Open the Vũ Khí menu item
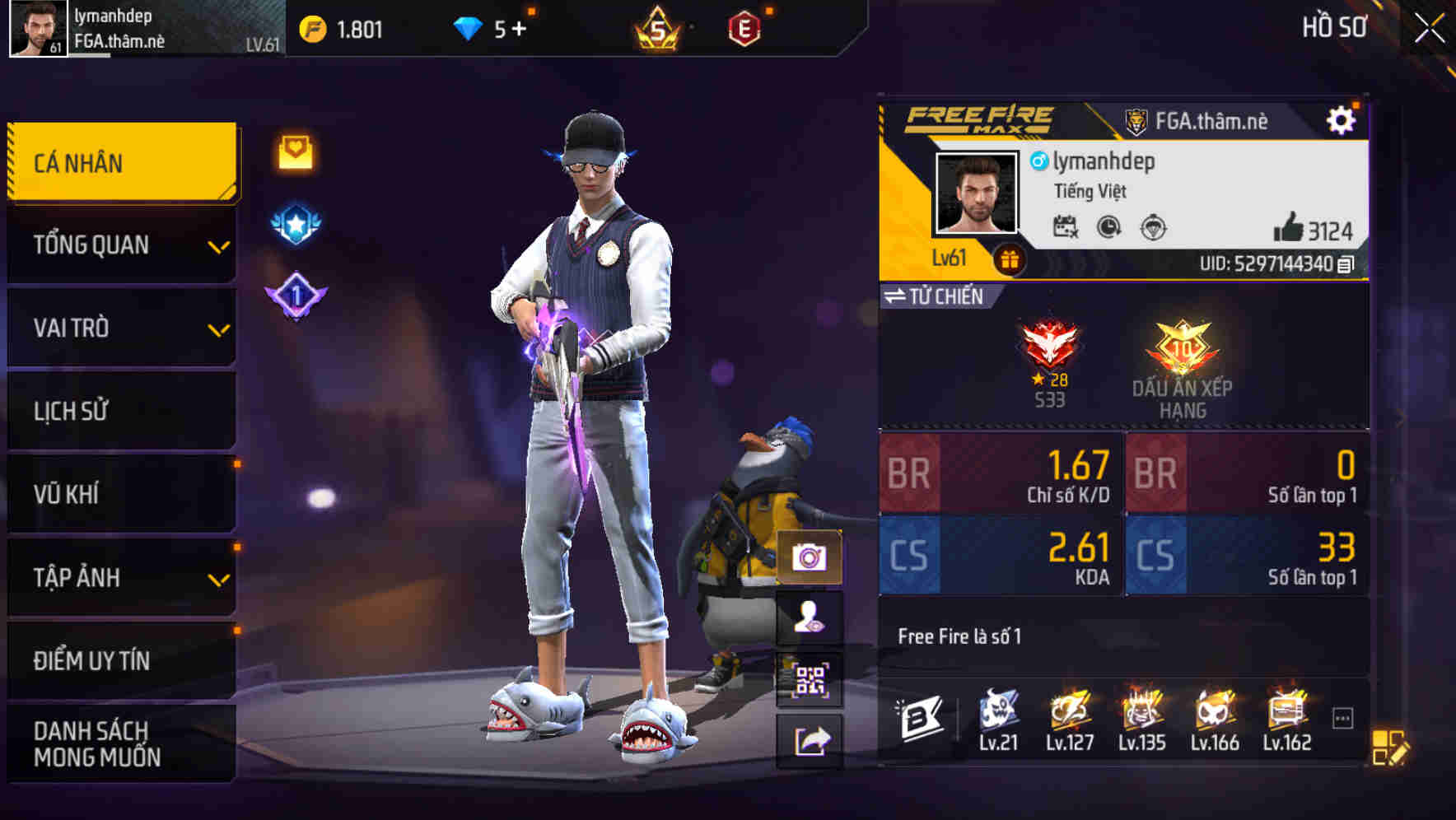The width and height of the screenshot is (1456, 820). (120, 494)
